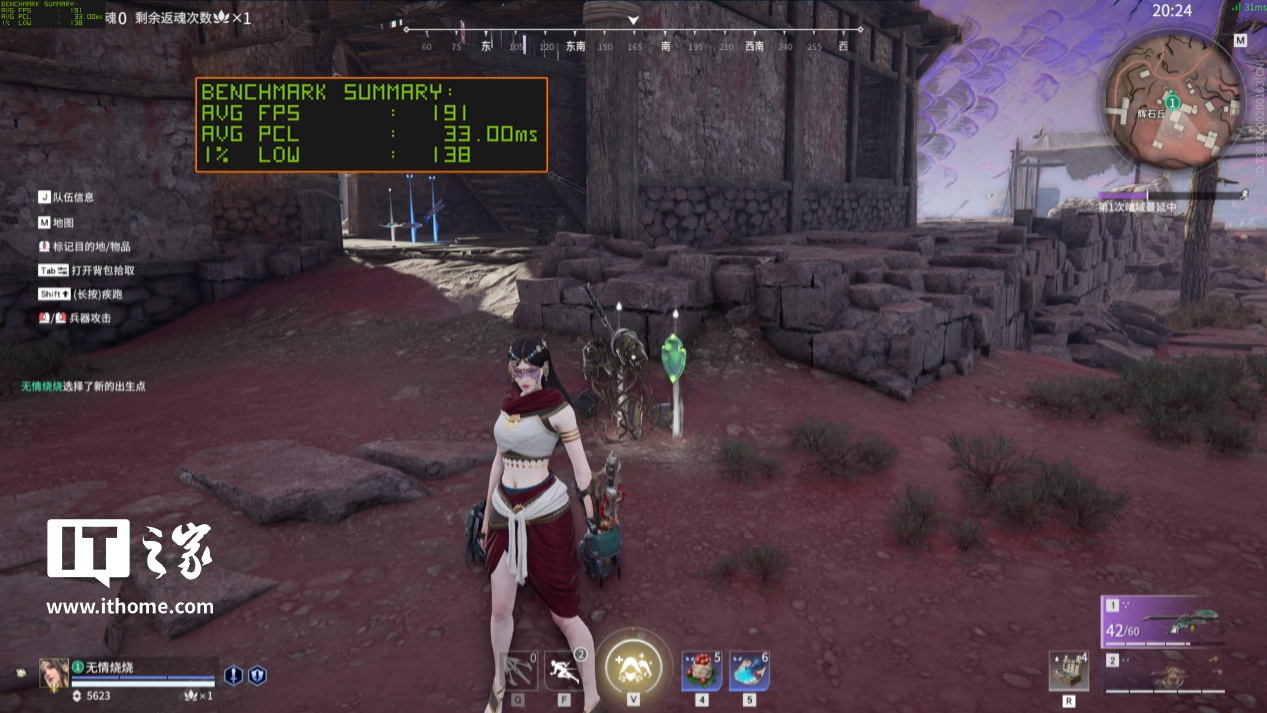The image size is (1267, 713).
Task: Select the repair kit item slot
Action: click(1069, 670)
